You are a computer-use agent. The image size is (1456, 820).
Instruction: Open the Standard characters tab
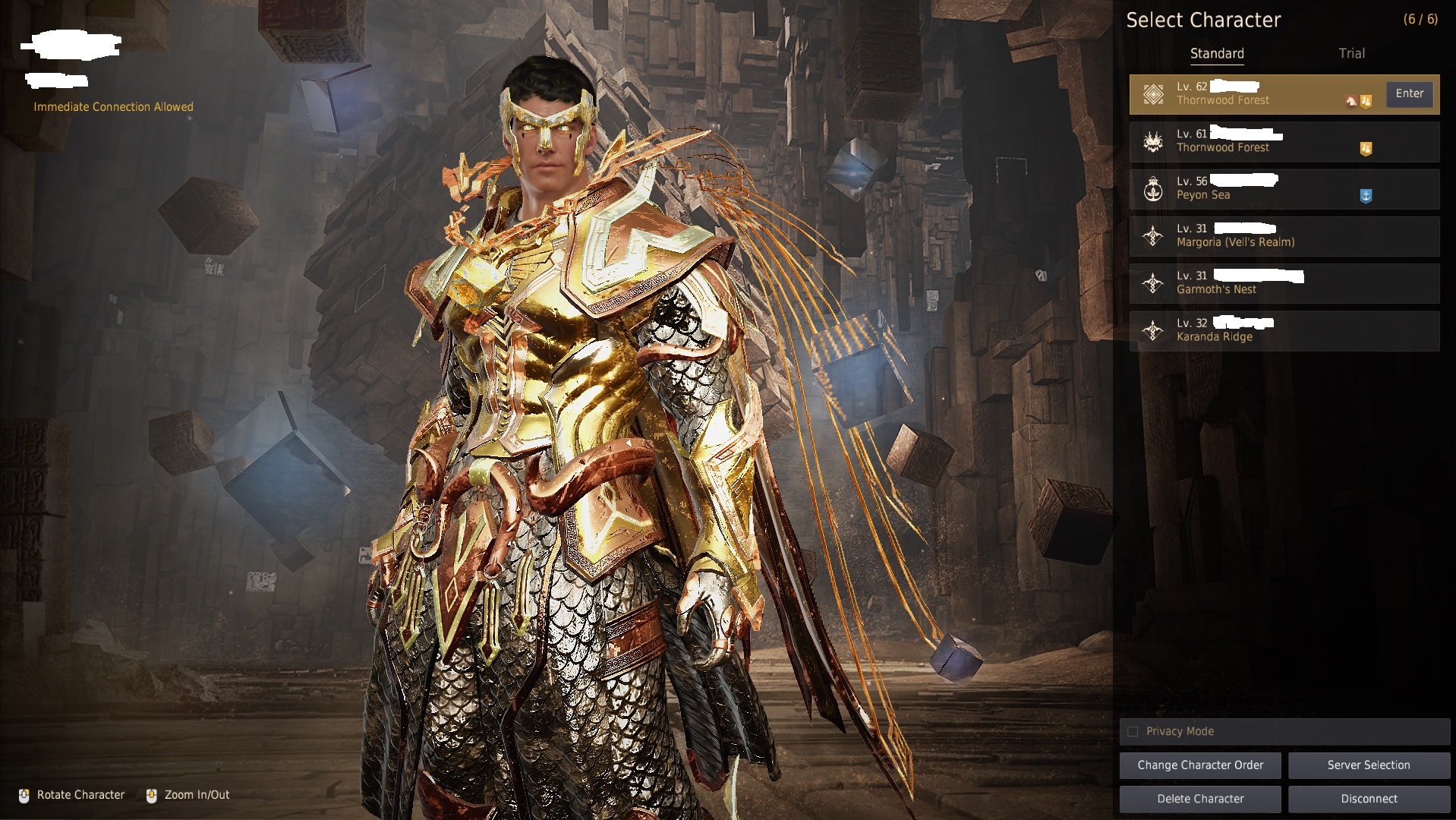coord(1216,53)
